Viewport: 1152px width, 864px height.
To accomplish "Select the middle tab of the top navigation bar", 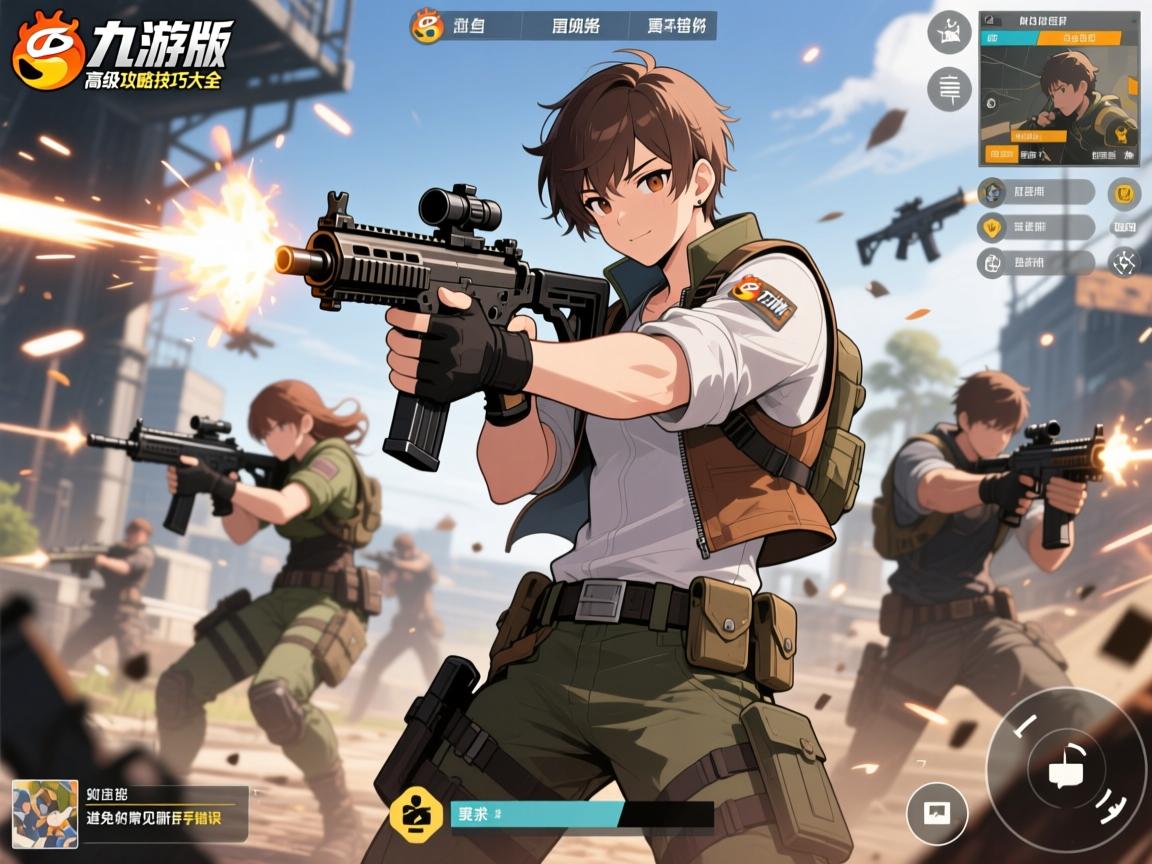I will (576, 26).
